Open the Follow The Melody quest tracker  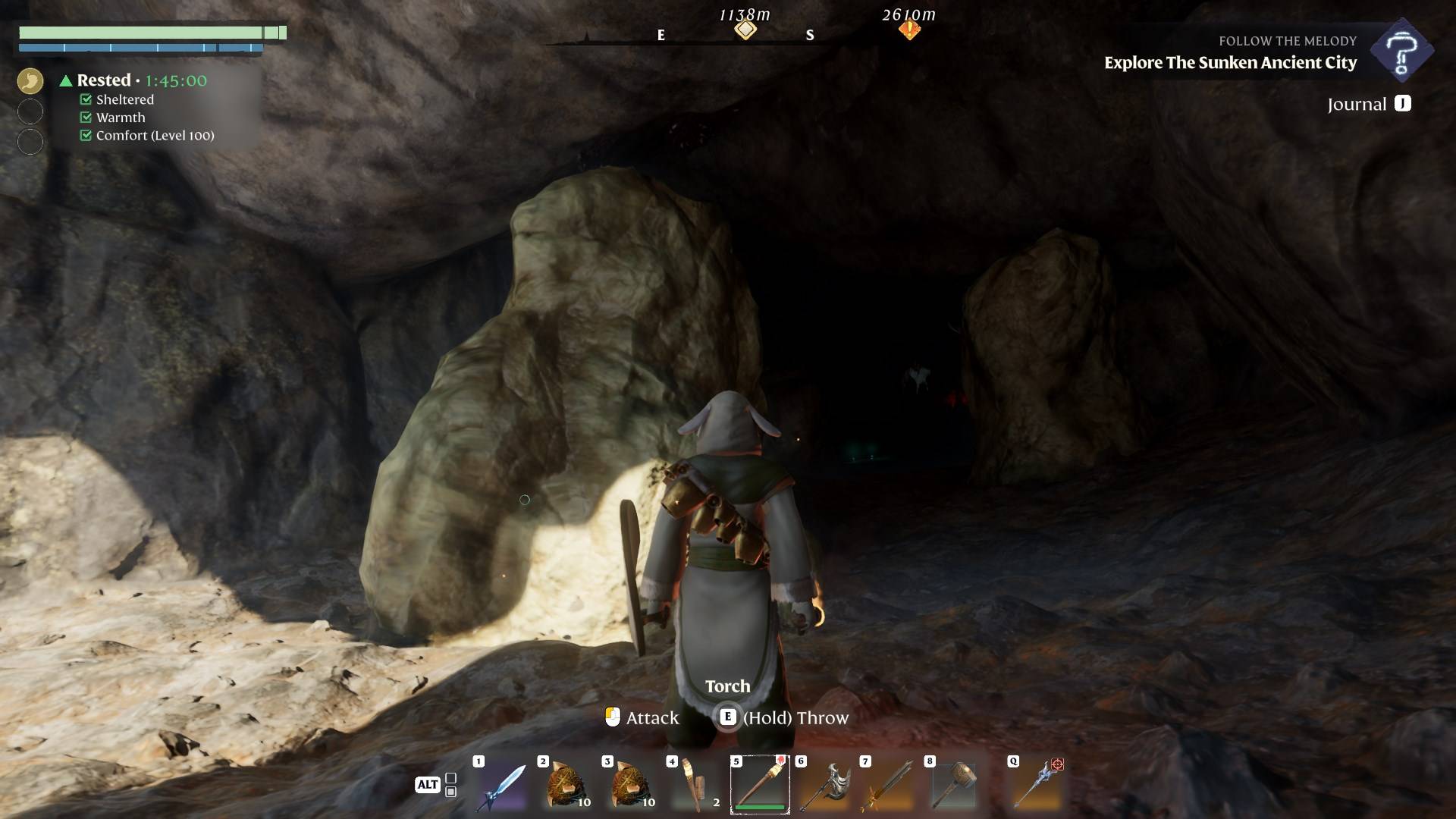click(x=1401, y=52)
